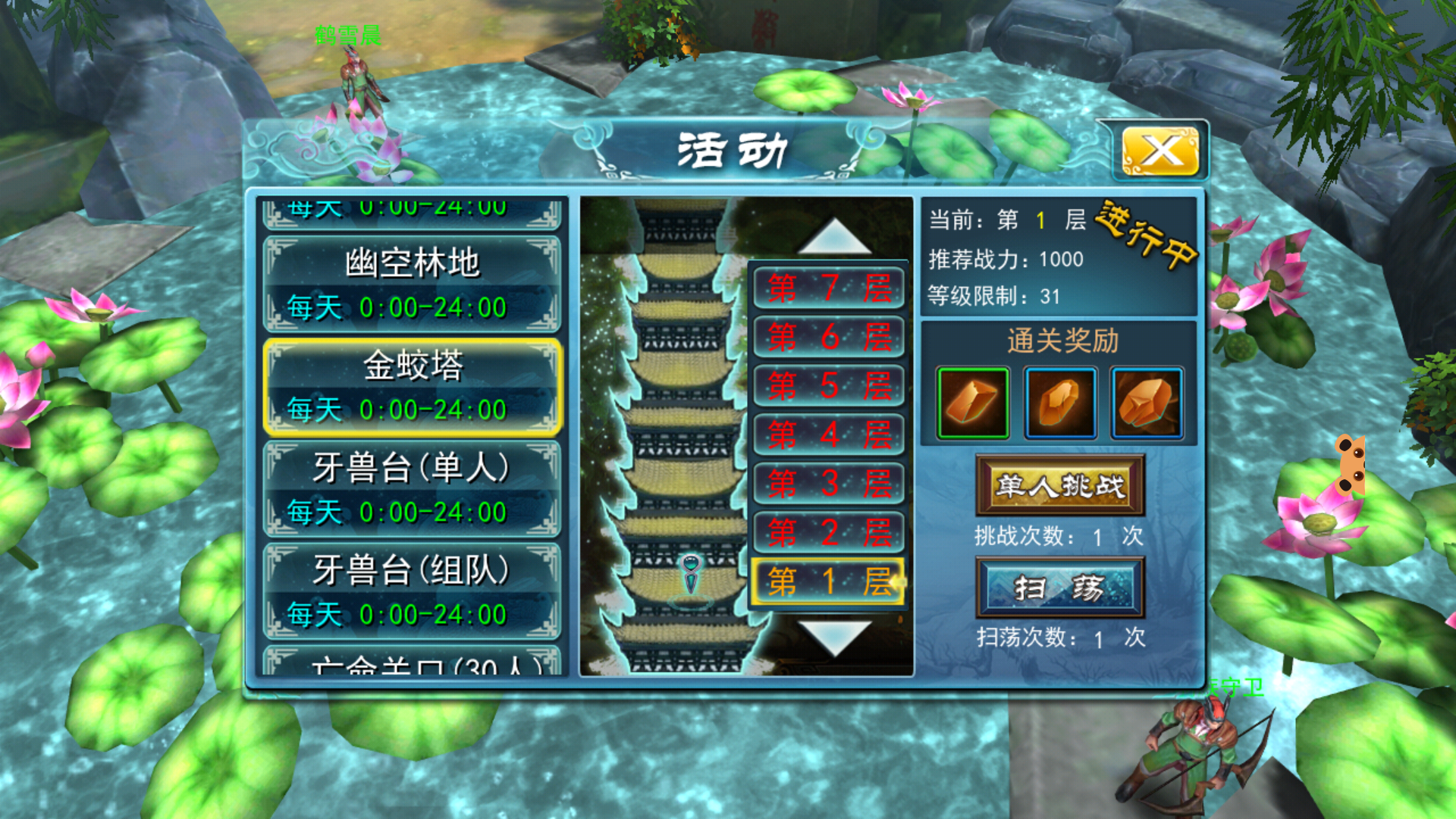Choose tower floor 第2层
The image size is (1456, 819).
[x=829, y=532]
